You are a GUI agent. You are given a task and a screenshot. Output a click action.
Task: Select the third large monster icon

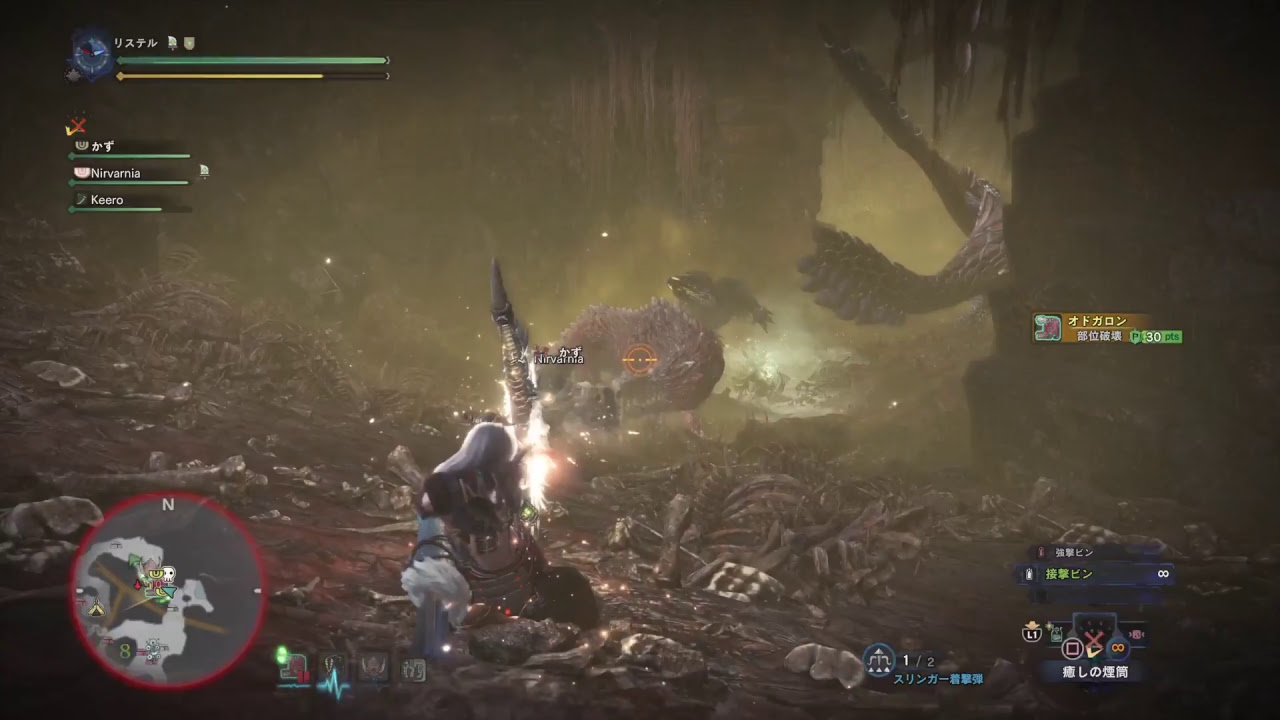click(374, 666)
